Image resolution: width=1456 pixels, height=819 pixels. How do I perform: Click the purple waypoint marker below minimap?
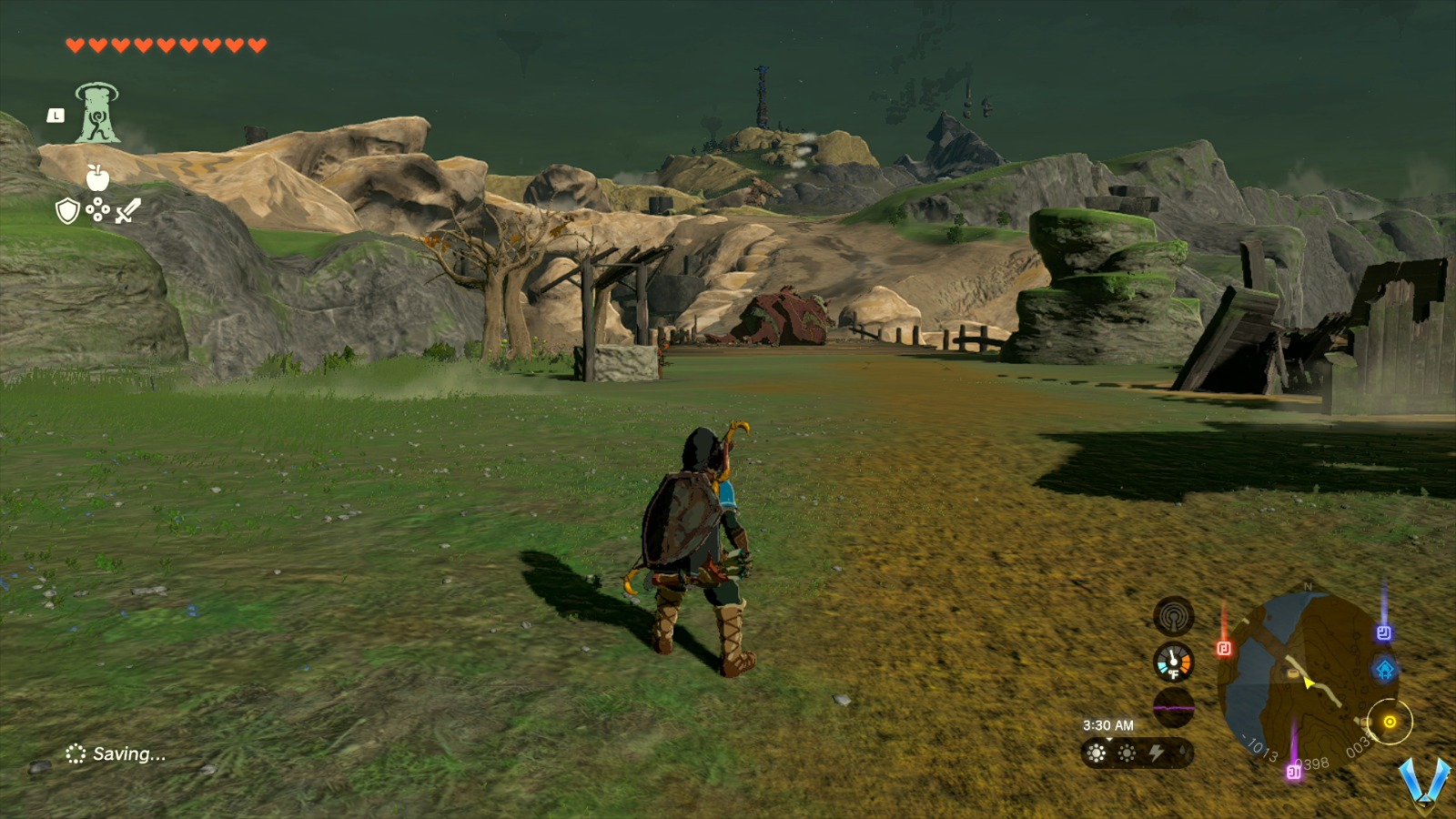pyautogui.click(x=1293, y=773)
